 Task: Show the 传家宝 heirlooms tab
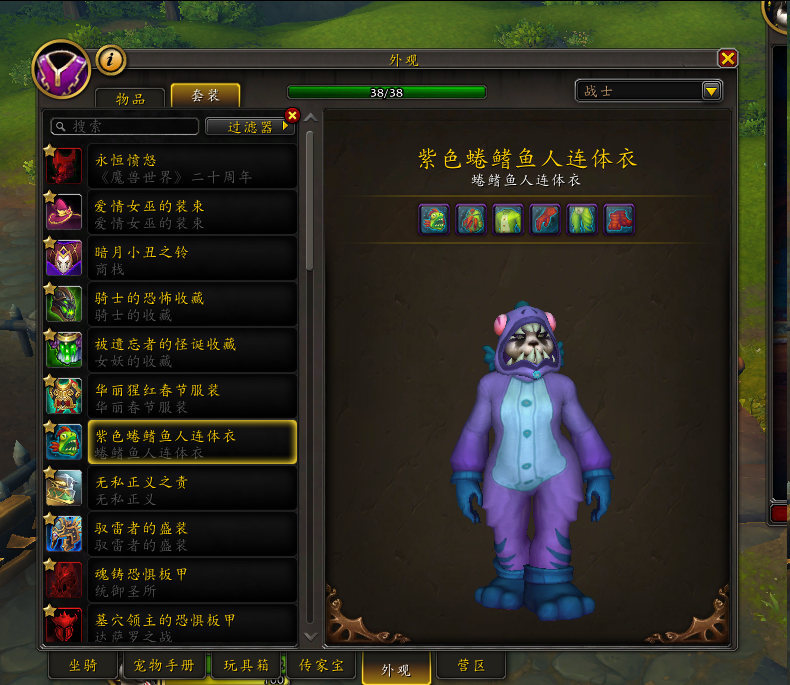tap(322, 665)
